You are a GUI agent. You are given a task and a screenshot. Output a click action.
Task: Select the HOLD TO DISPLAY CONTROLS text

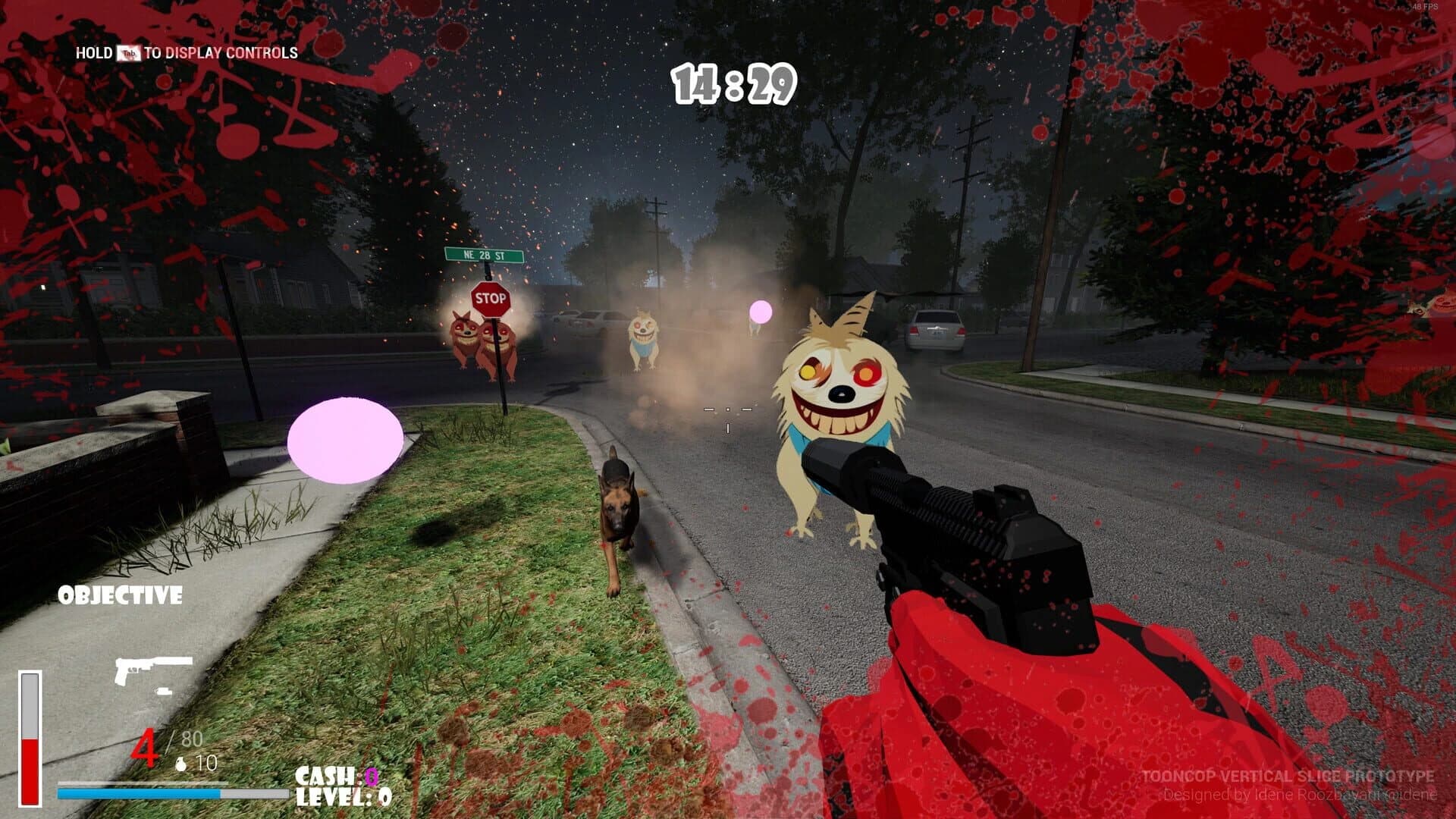click(186, 55)
